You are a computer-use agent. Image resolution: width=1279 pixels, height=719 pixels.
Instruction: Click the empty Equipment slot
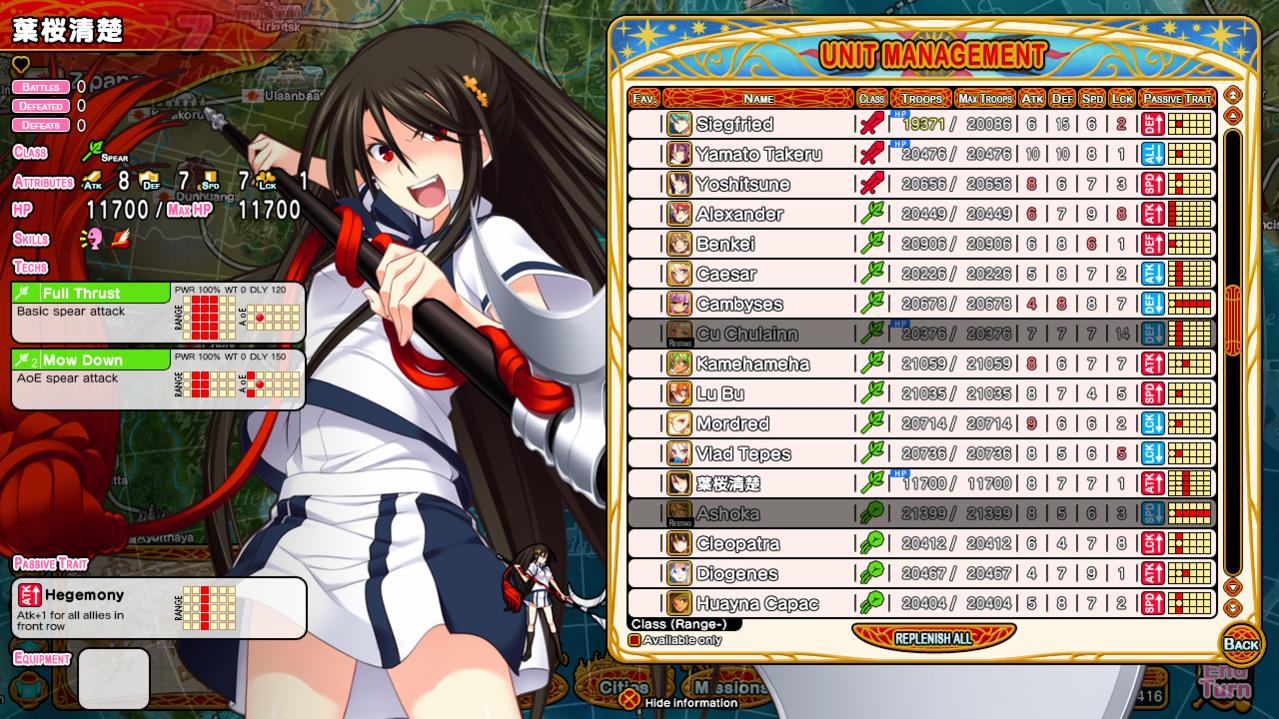point(114,678)
